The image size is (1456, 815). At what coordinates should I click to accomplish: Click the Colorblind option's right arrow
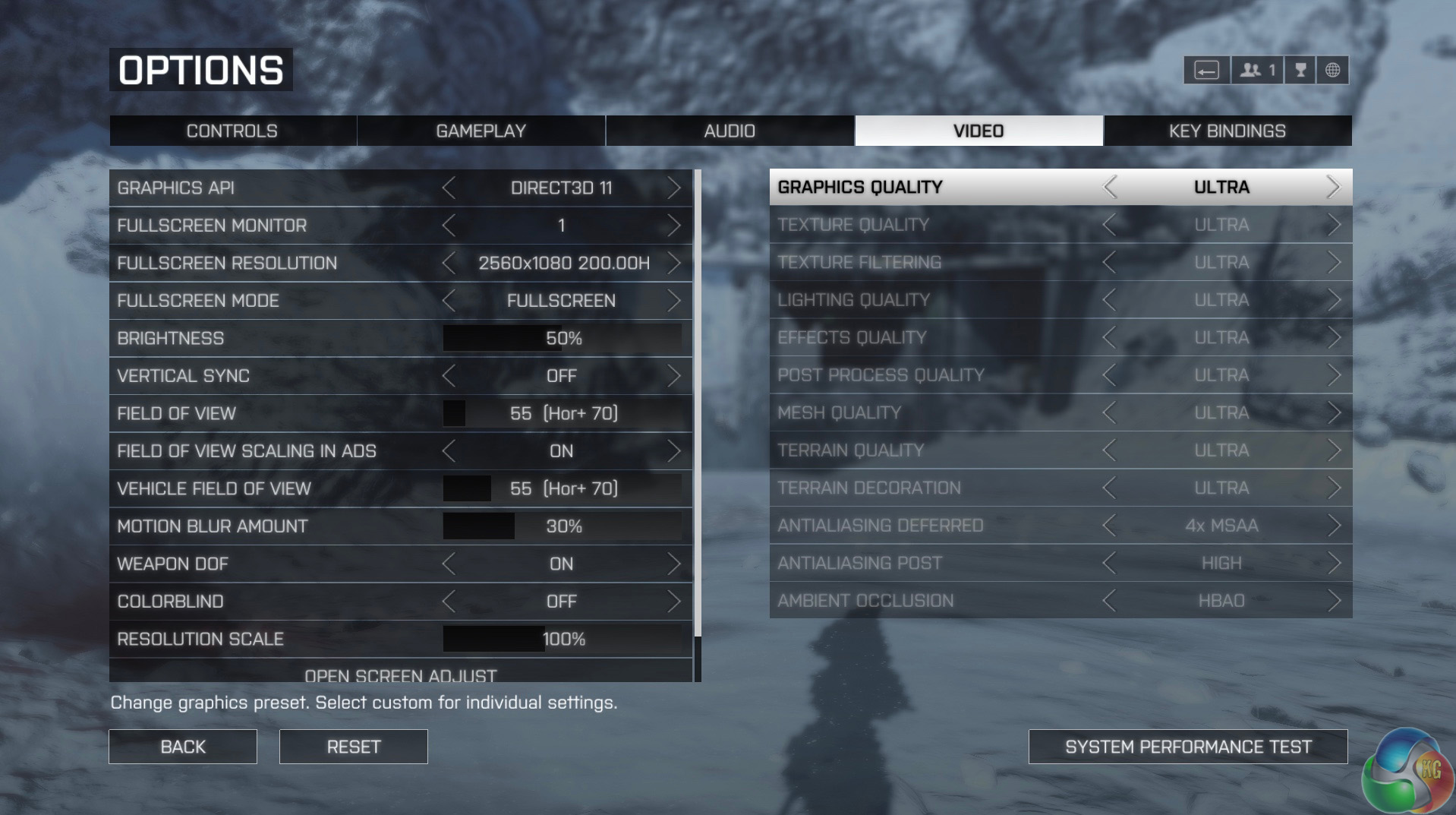673,602
